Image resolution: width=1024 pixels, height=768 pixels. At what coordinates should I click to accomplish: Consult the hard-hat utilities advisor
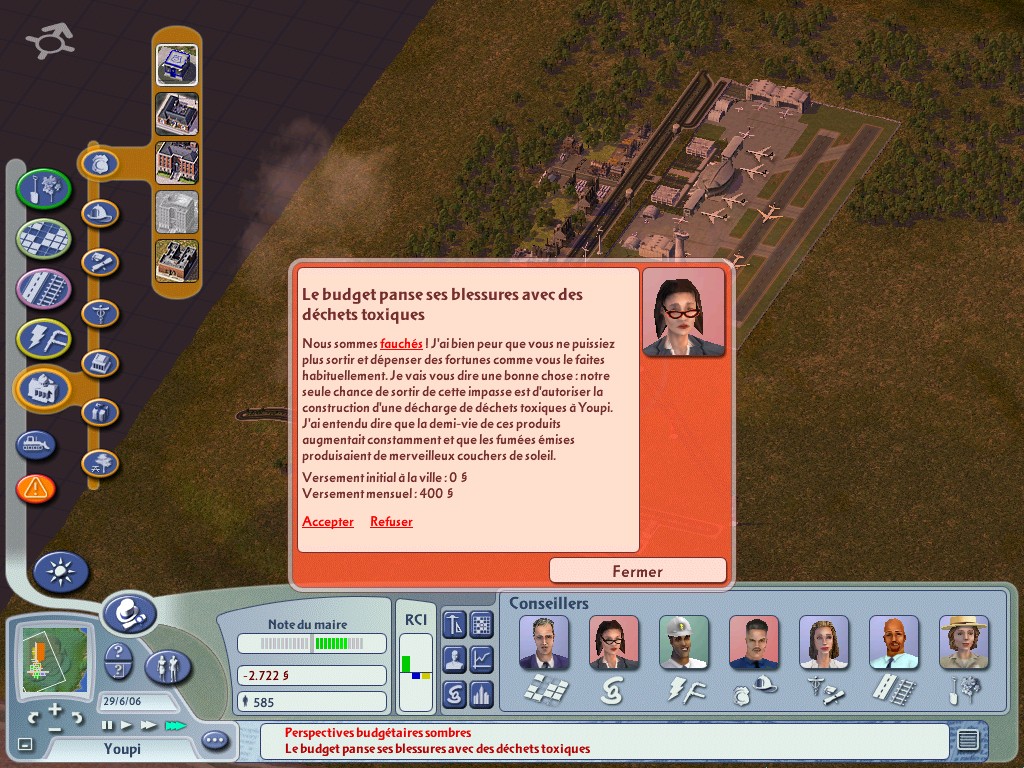tap(684, 642)
